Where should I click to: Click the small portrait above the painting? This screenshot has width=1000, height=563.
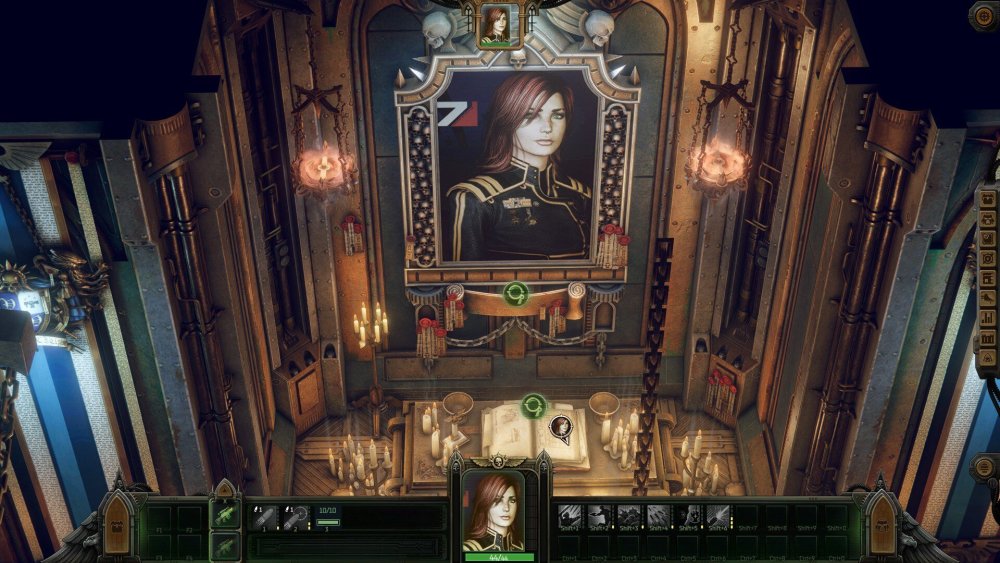[498, 24]
